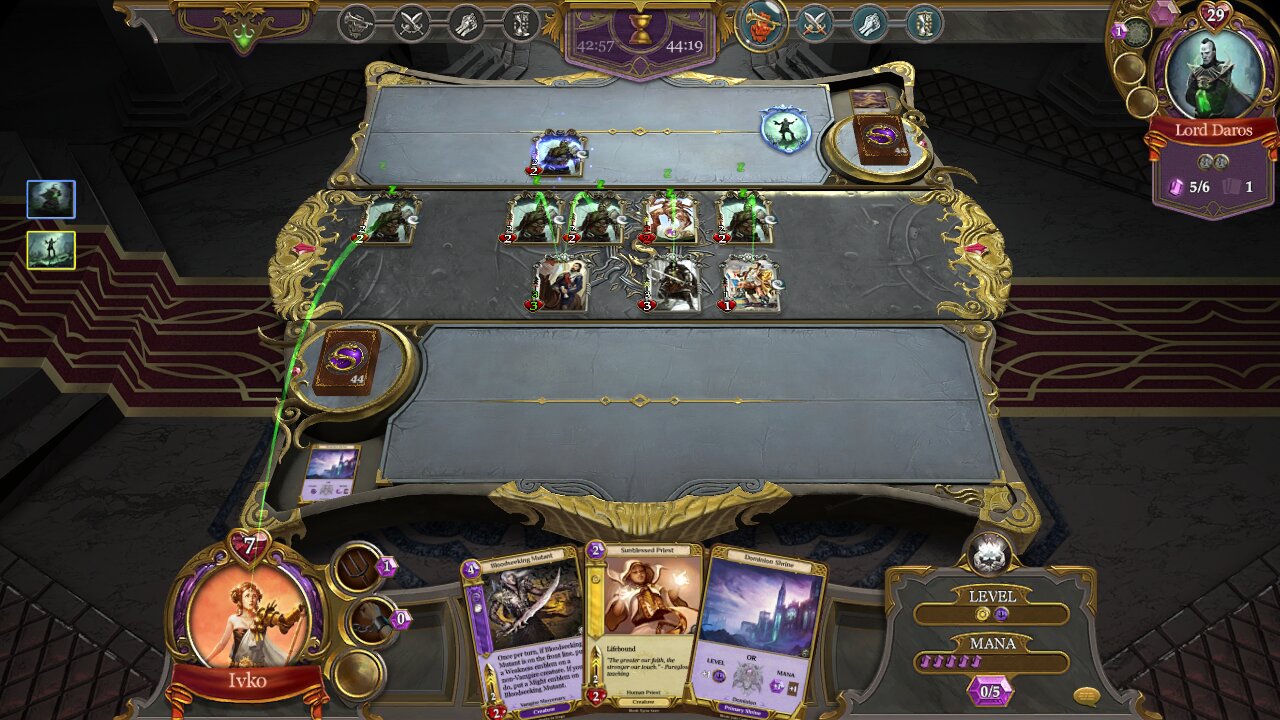1280x720 pixels.
Task: Choose the Level option on Dominion Shrine
Action: coord(720,668)
